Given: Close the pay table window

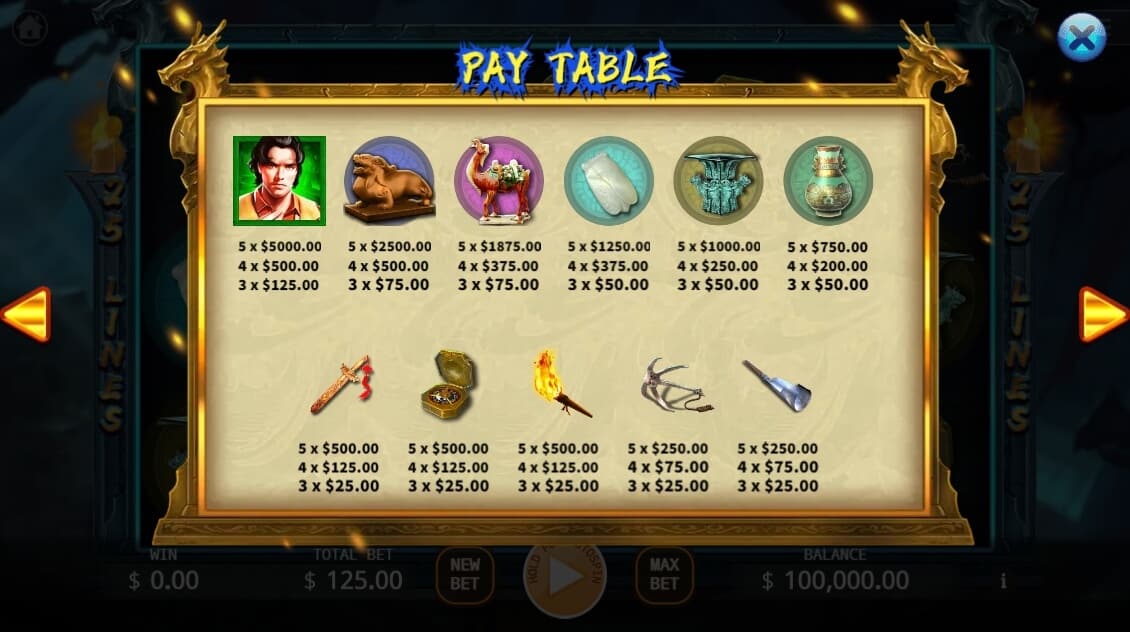Looking at the screenshot, I should 1081,38.
